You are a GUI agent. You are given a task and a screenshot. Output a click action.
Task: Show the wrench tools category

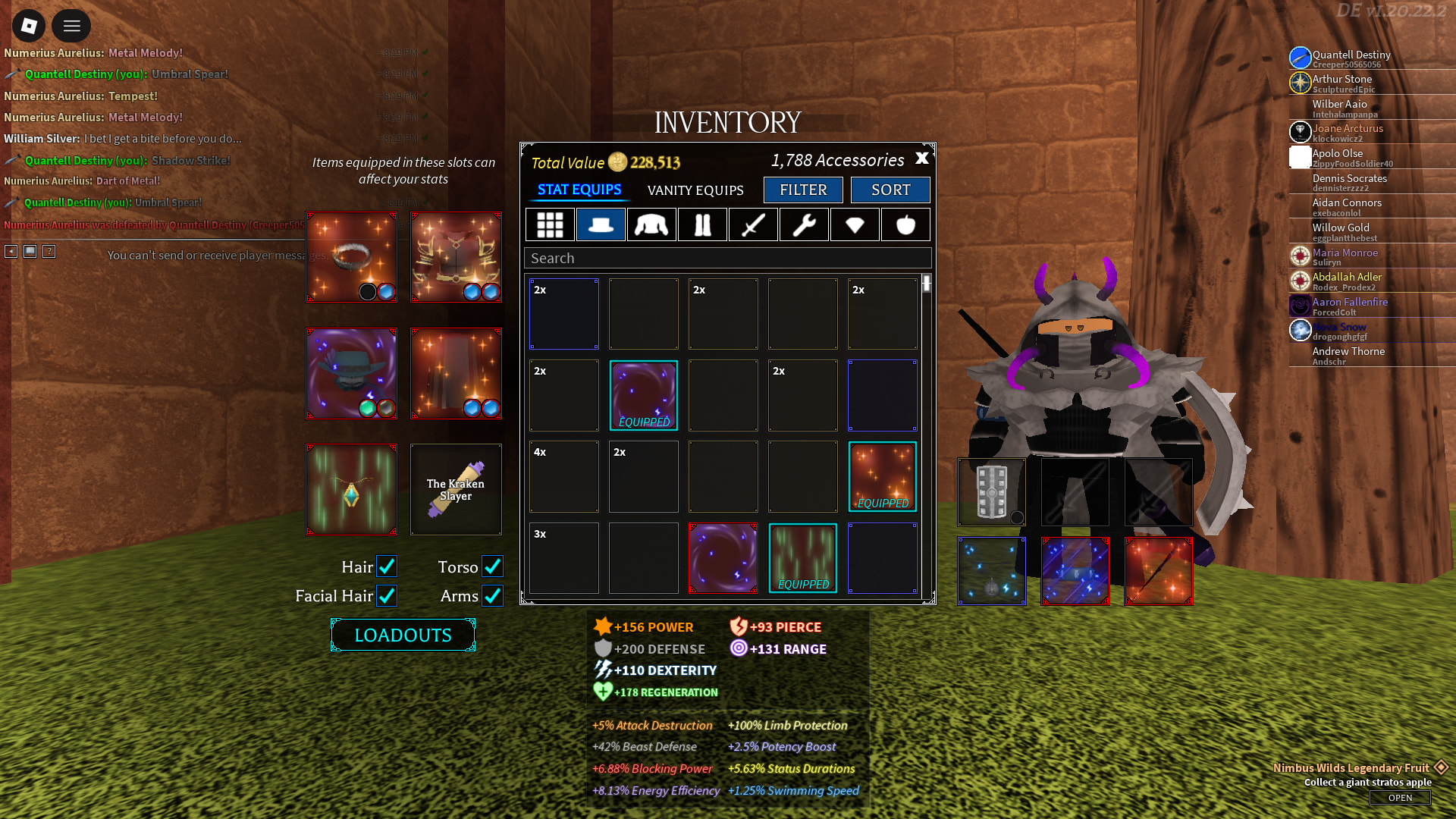tap(804, 224)
